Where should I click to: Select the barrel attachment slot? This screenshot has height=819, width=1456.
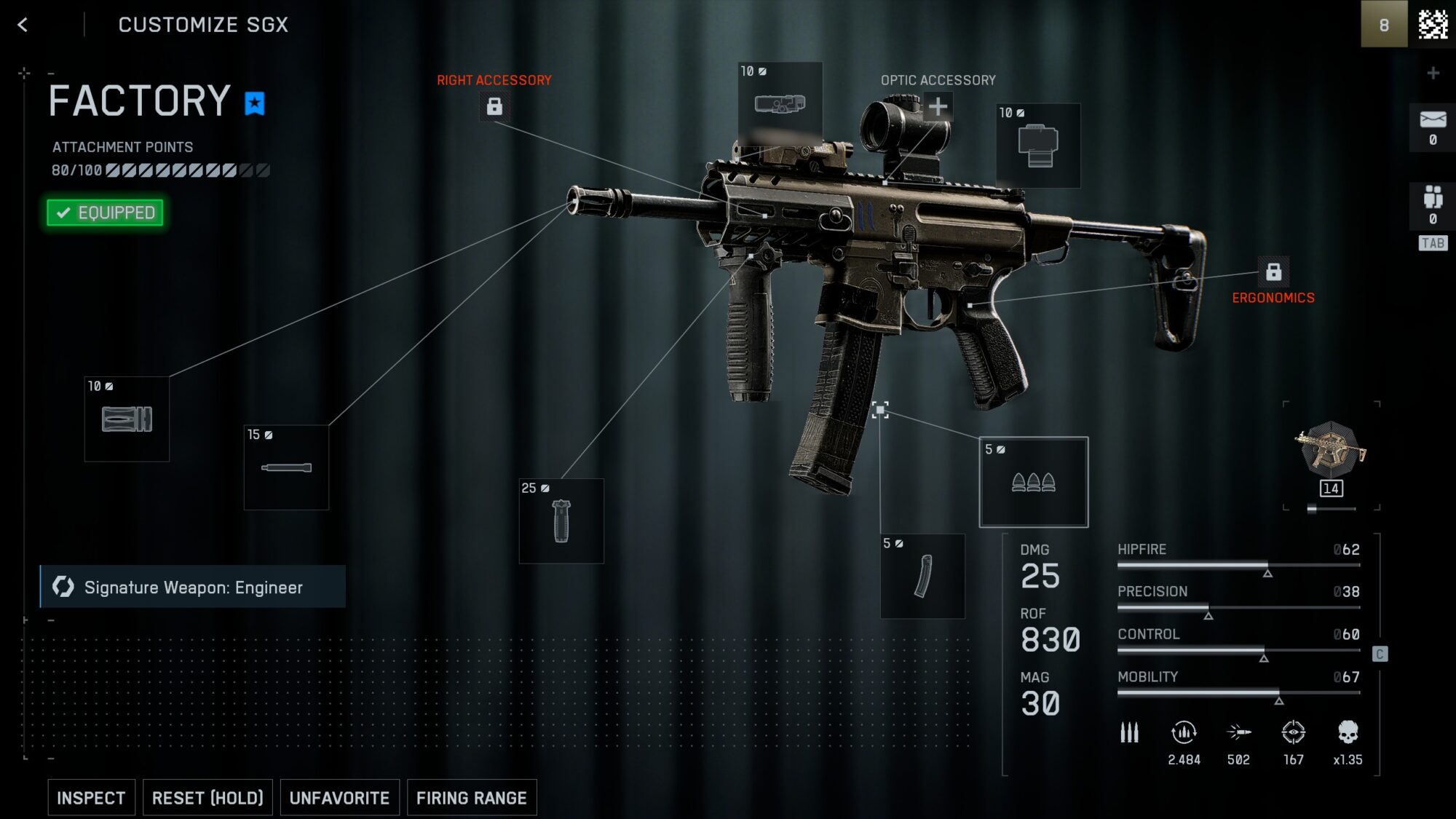[x=286, y=466]
